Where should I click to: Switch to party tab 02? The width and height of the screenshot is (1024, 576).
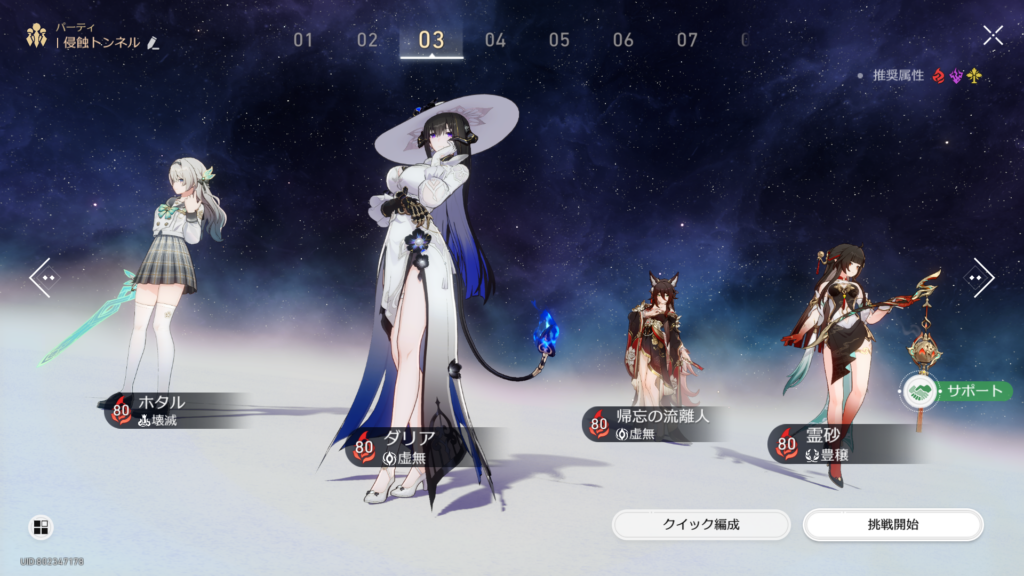tap(367, 40)
